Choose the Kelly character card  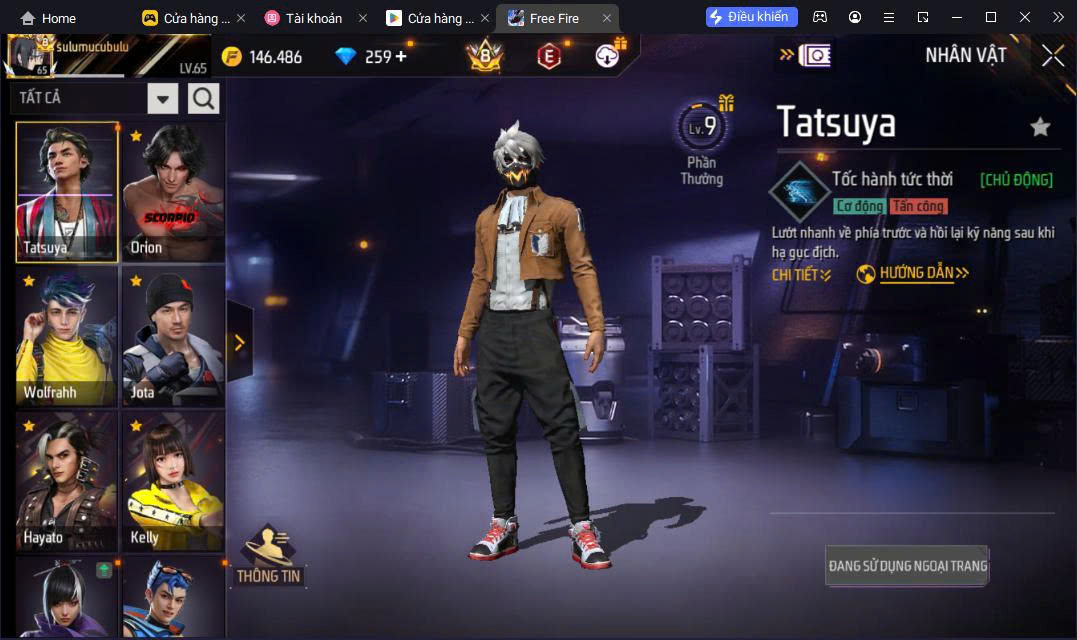[173, 482]
